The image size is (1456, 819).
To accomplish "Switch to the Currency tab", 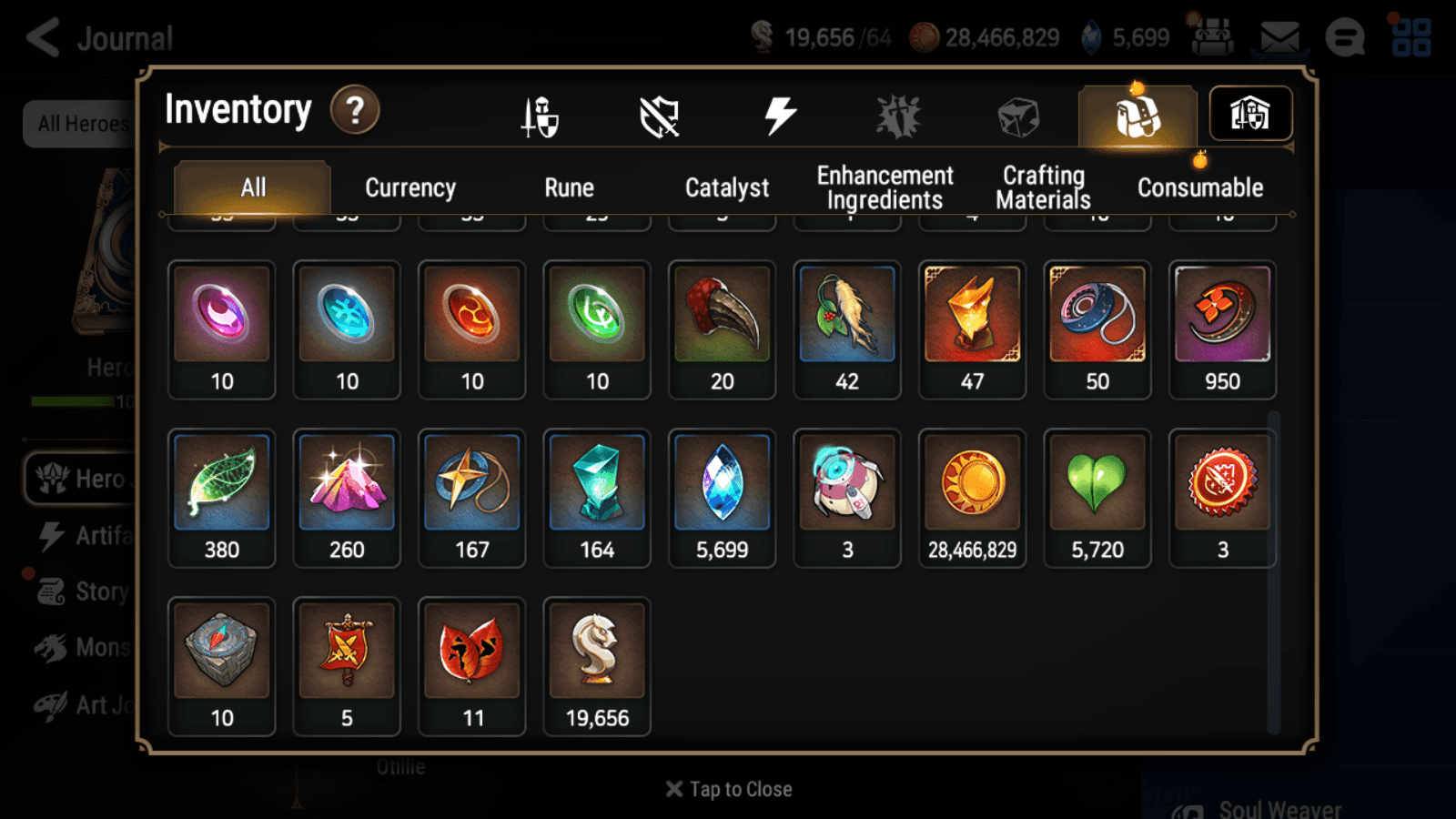I will tap(409, 187).
